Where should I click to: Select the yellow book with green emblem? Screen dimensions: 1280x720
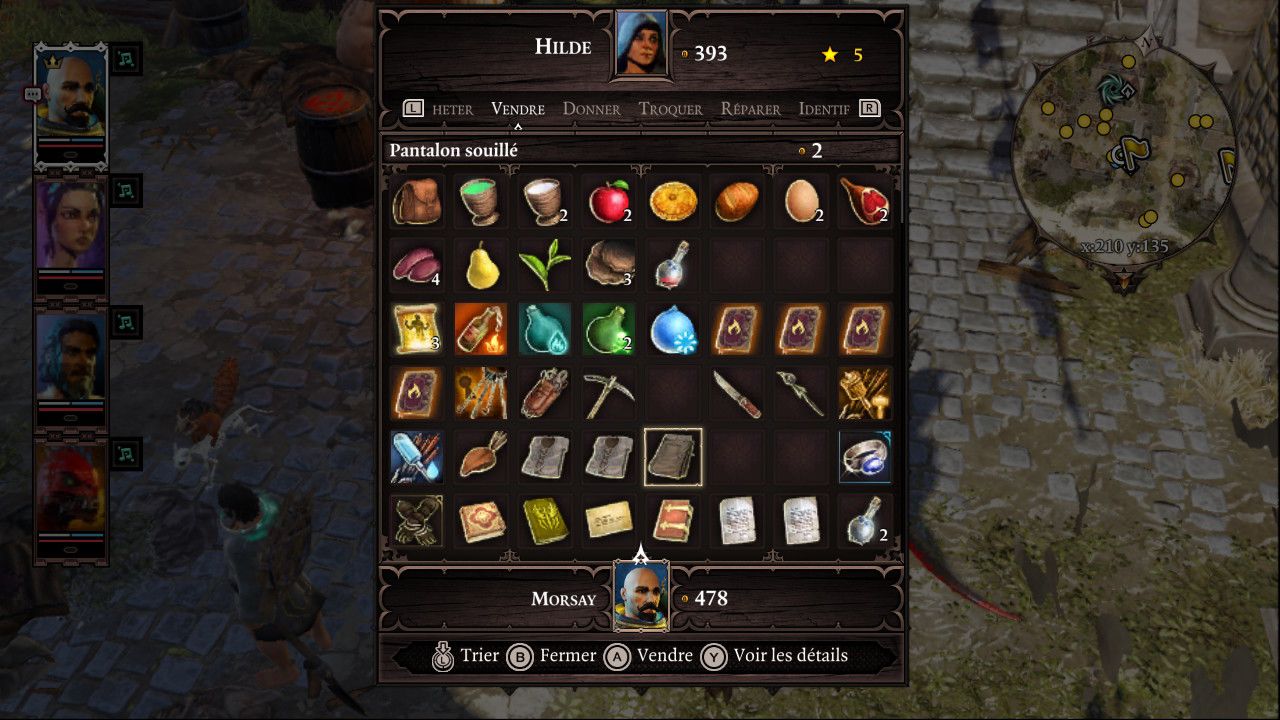coord(545,521)
